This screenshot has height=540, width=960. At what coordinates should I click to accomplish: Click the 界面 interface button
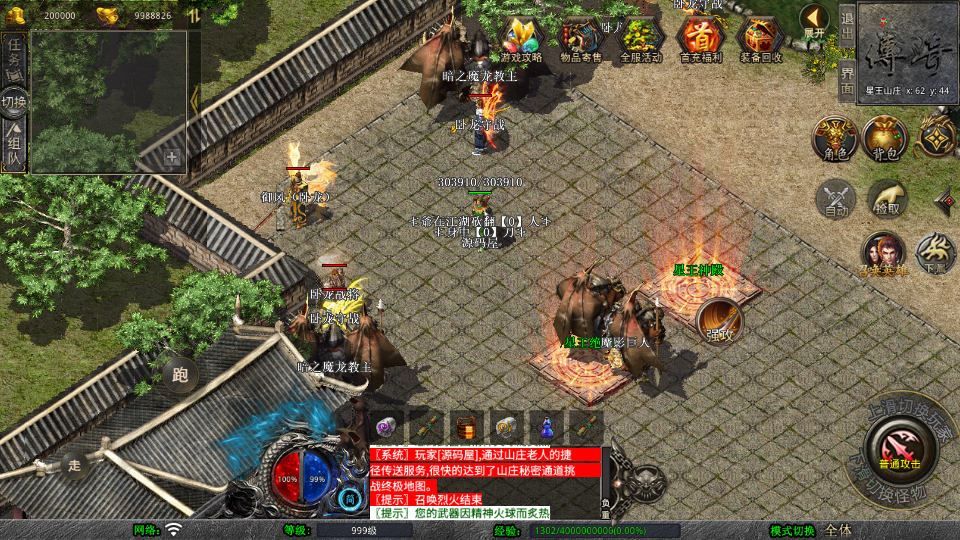pyautogui.click(x=847, y=78)
